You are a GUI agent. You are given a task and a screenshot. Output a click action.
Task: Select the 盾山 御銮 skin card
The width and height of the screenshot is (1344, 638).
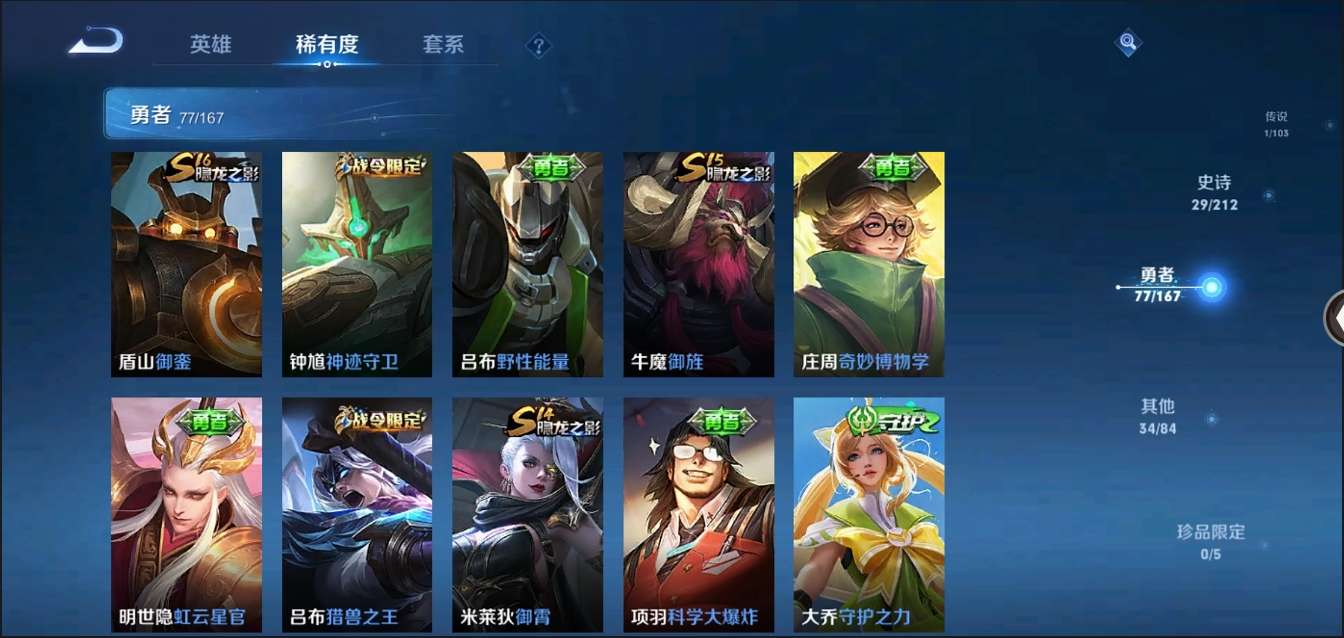(186, 264)
